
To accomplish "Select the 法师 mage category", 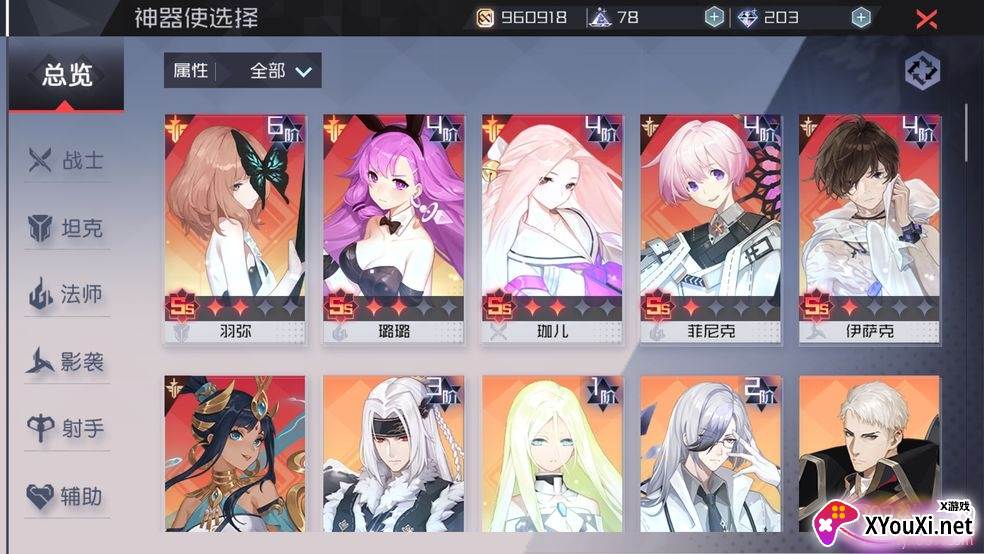I will [x=67, y=295].
